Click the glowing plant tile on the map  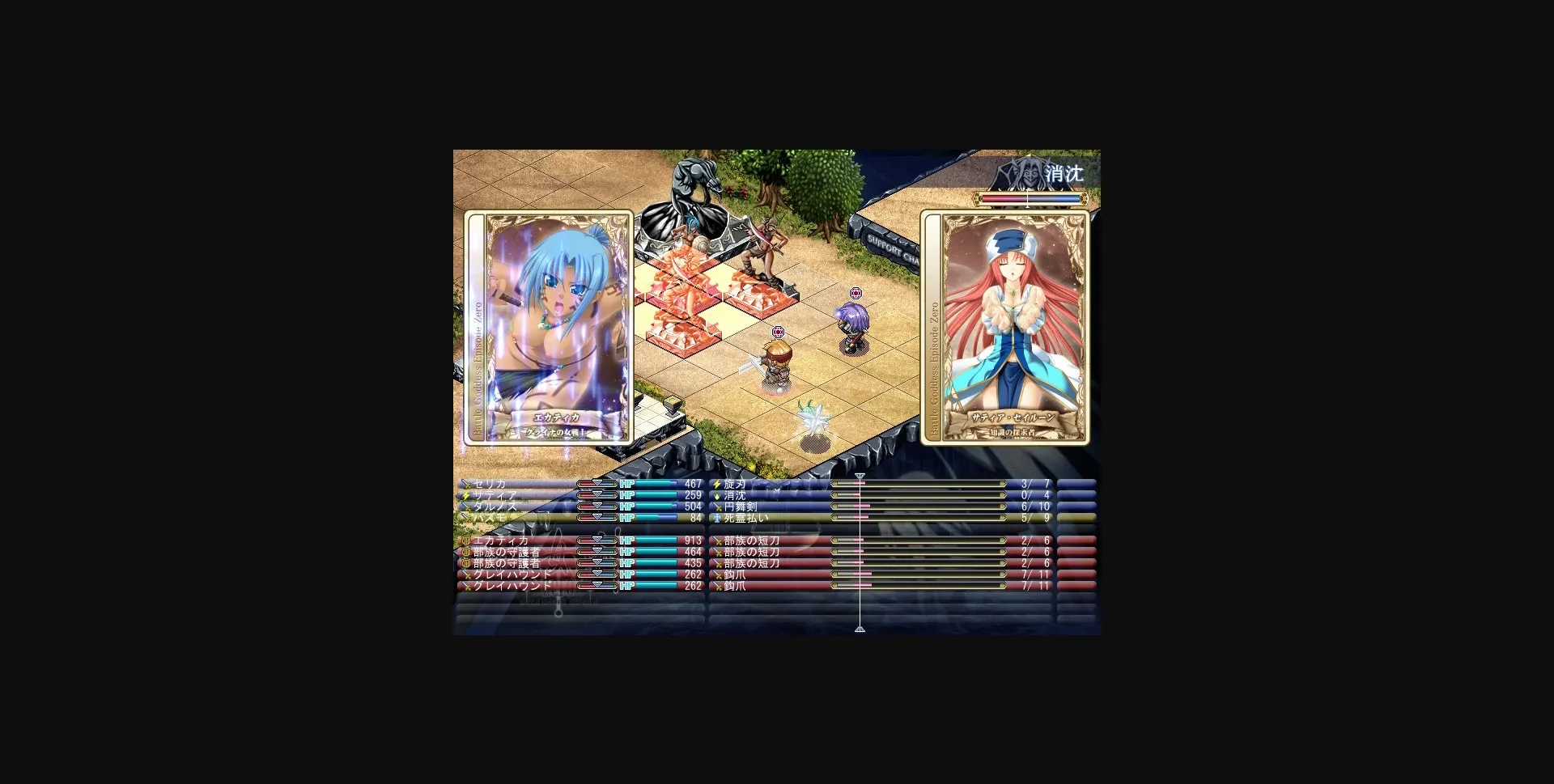[x=812, y=417]
